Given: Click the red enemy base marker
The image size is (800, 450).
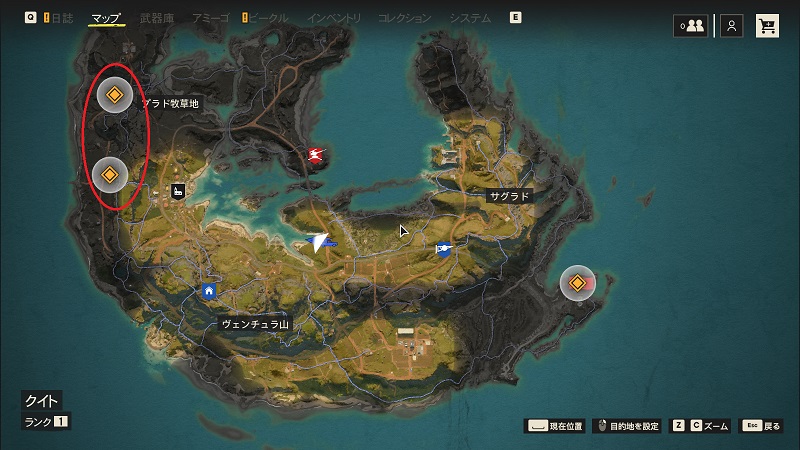Looking at the screenshot, I should click(318, 154).
